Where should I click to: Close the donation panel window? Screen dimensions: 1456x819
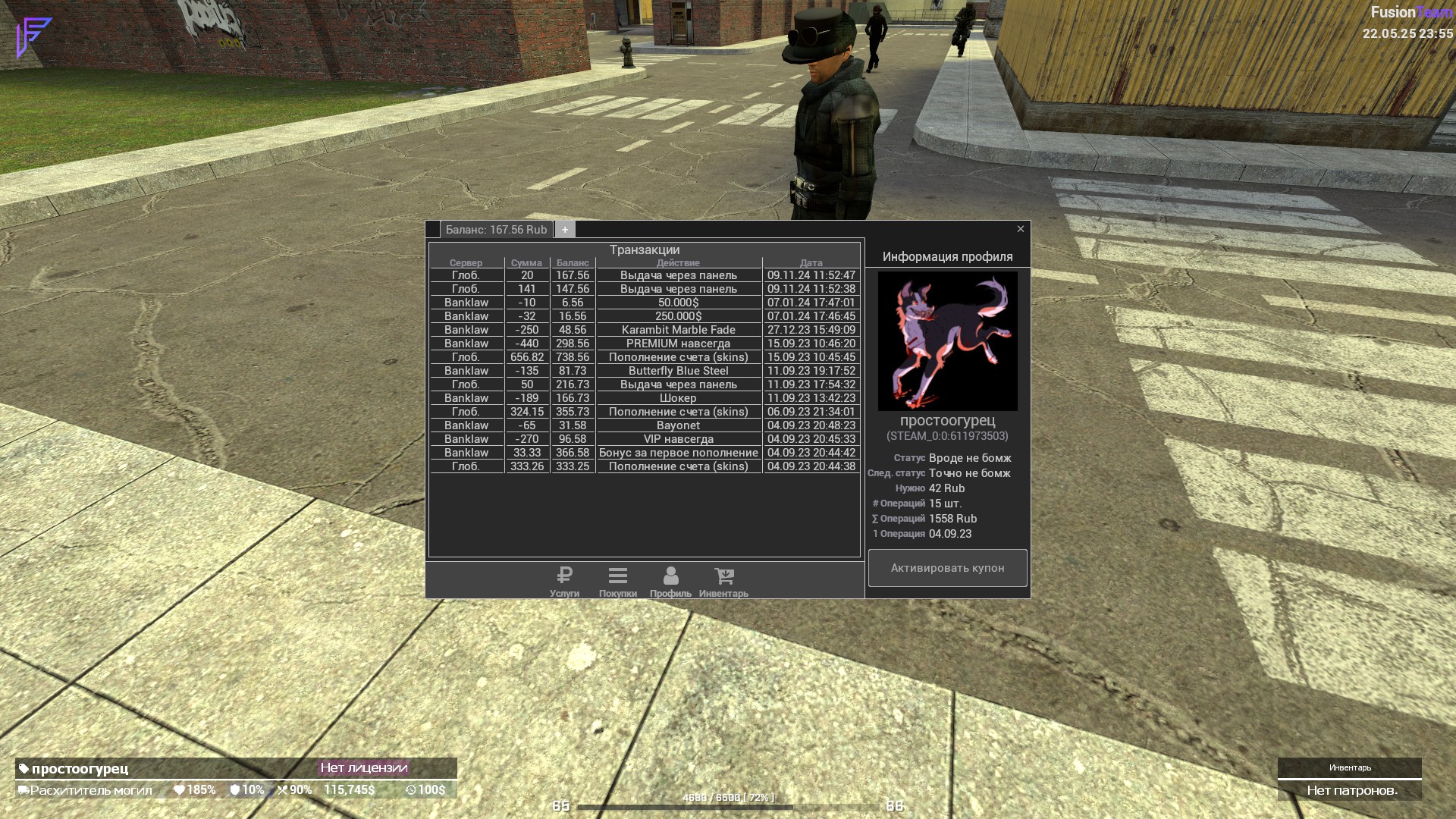(1020, 229)
